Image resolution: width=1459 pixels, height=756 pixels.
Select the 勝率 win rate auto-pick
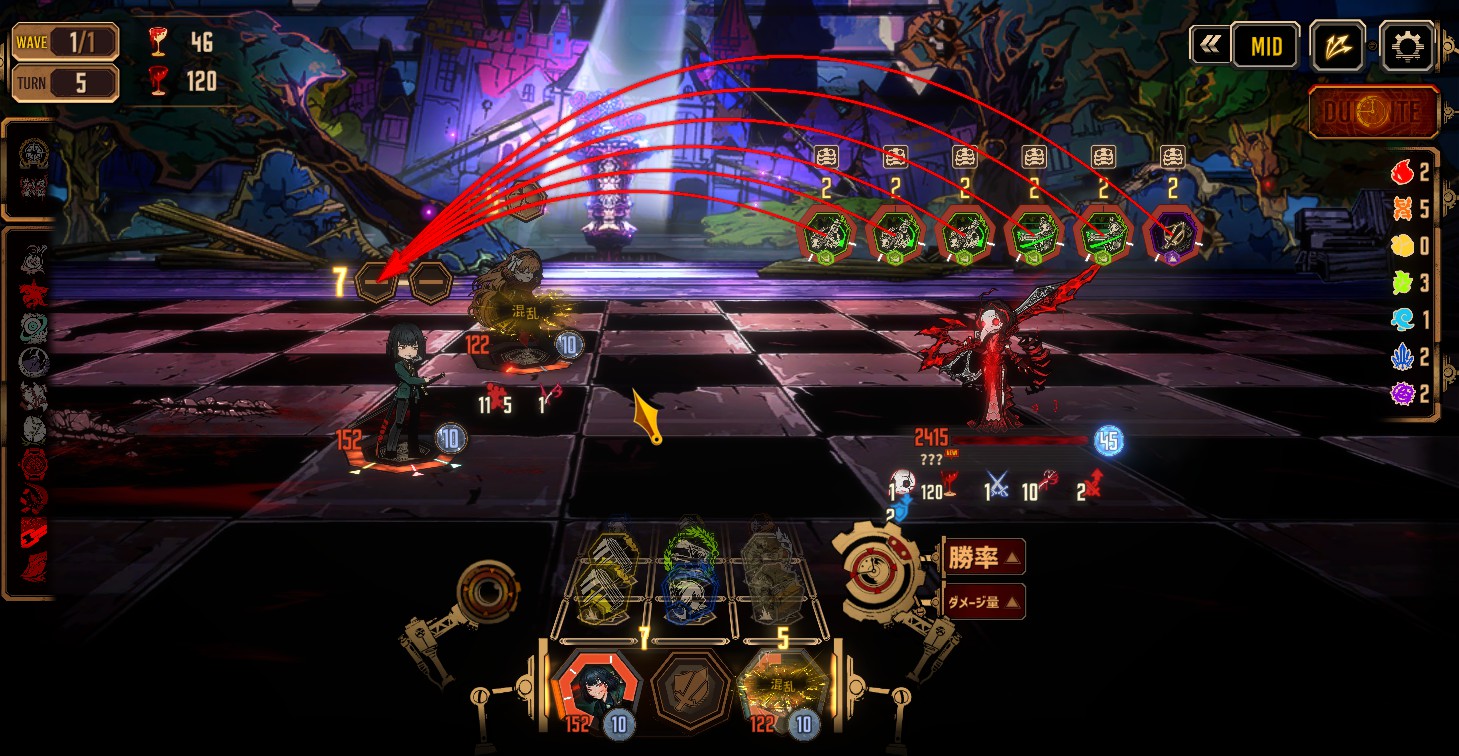click(x=984, y=557)
